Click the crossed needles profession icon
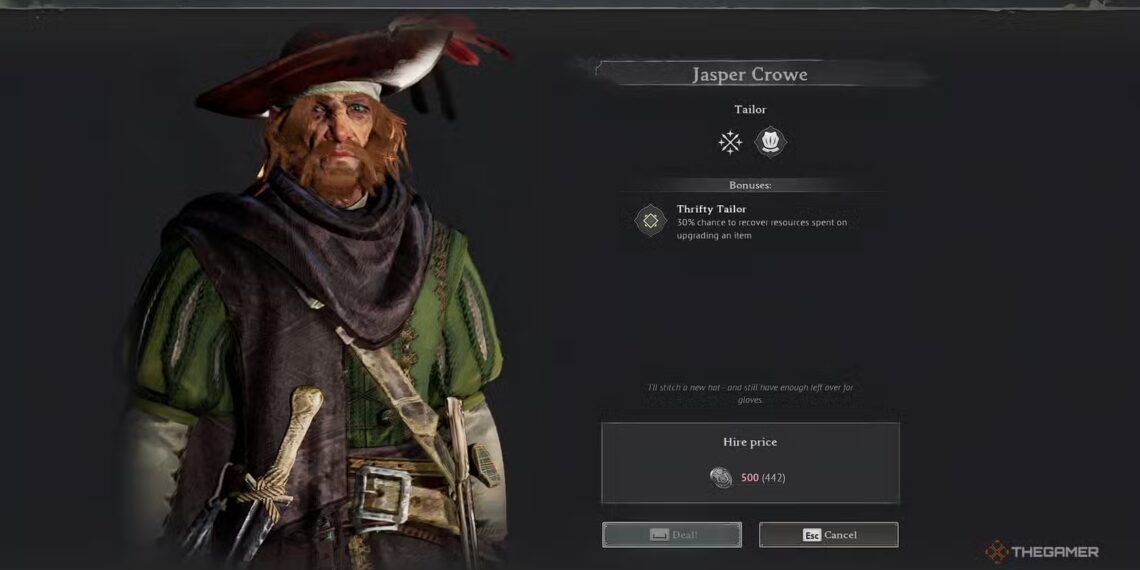Viewport: 1140px width, 570px height. click(x=730, y=142)
